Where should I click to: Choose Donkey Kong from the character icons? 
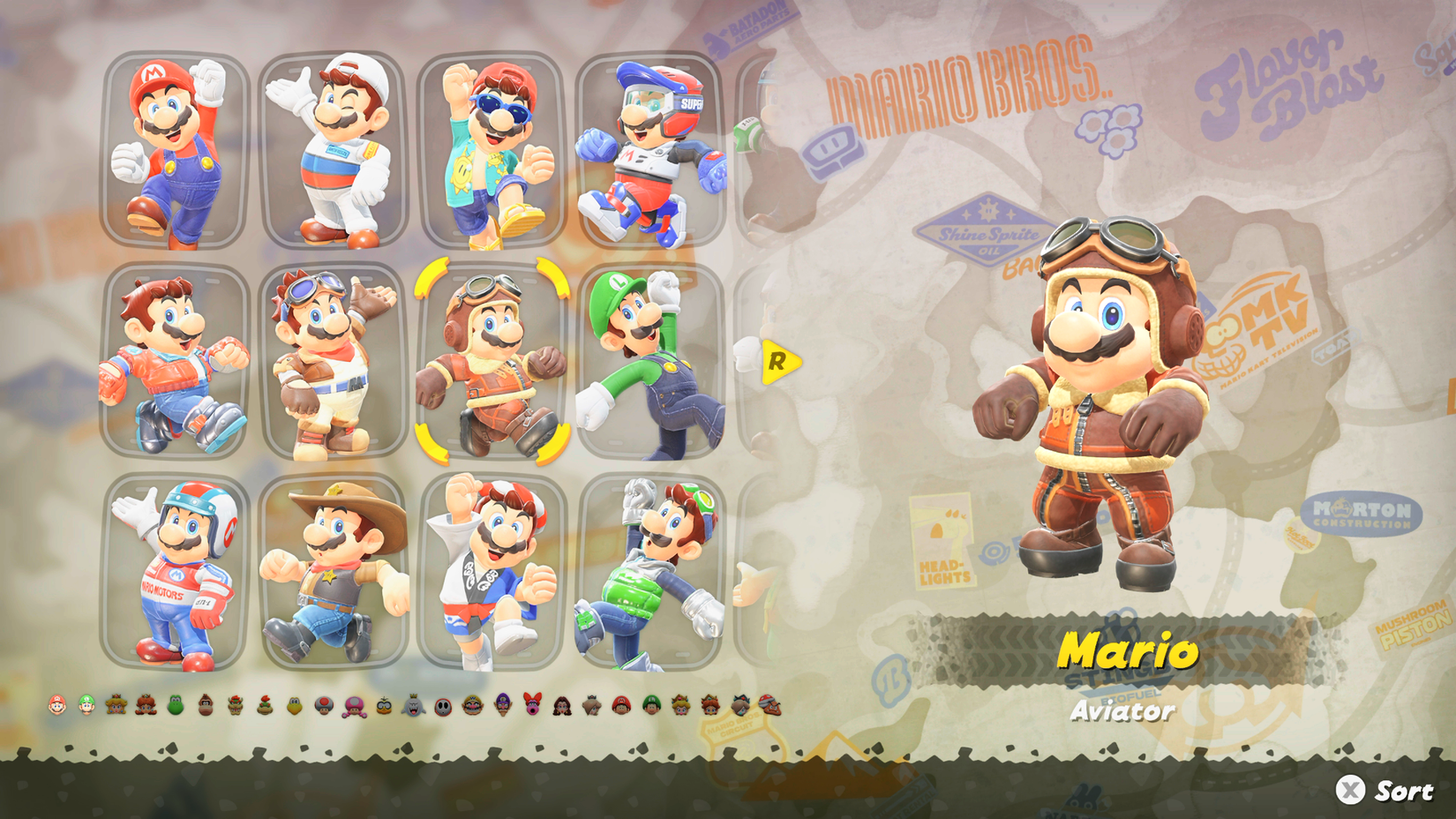tap(203, 708)
